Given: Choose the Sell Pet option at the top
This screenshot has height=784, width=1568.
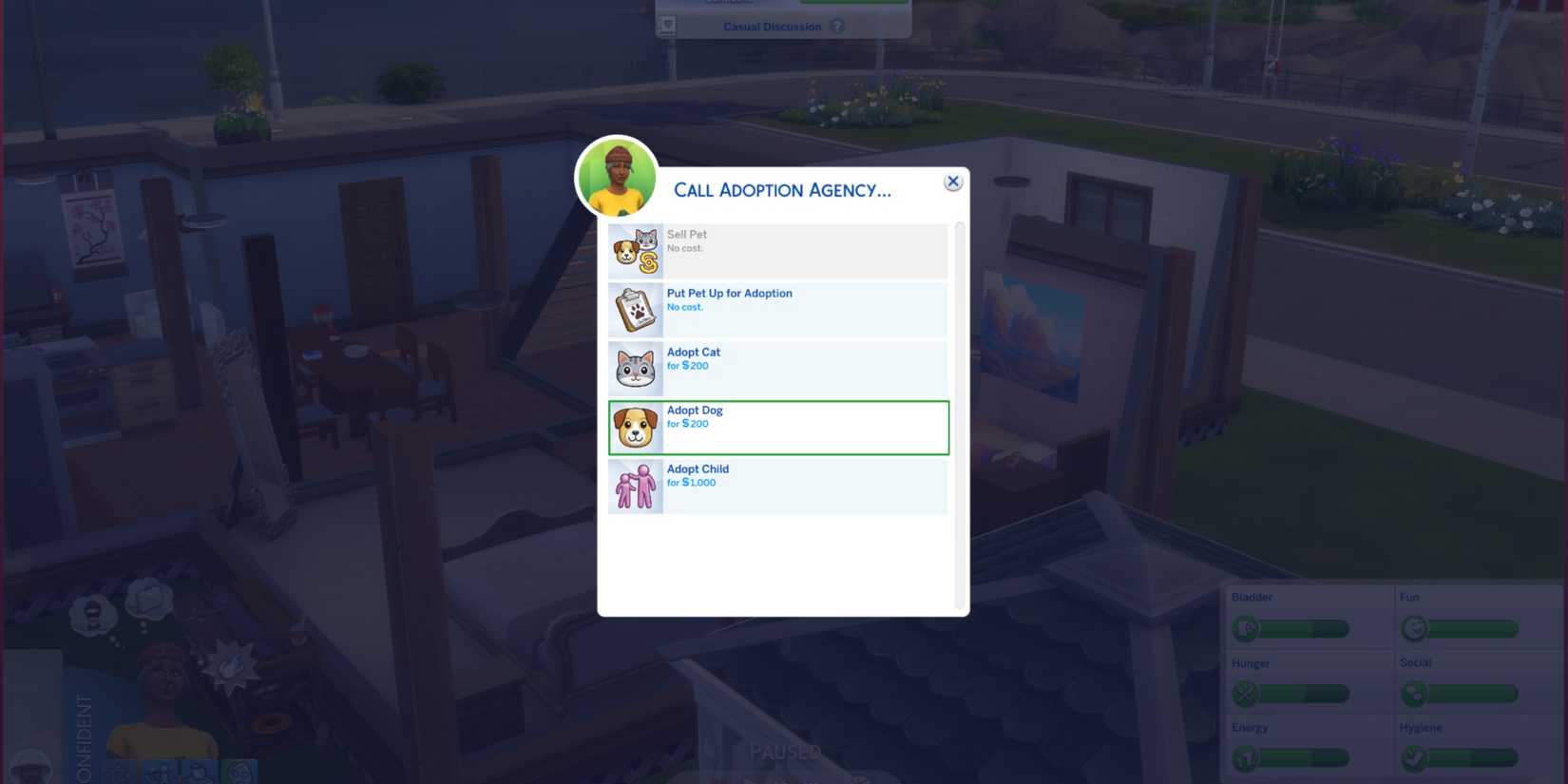Looking at the screenshot, I should click(798, 250).
